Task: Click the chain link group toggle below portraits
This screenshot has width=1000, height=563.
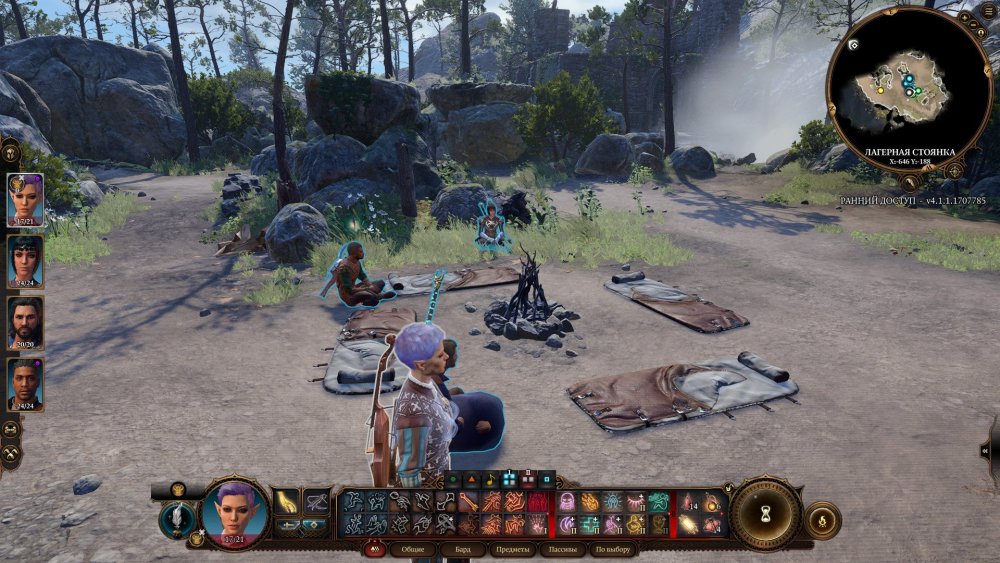Action: tap(11, 429)
